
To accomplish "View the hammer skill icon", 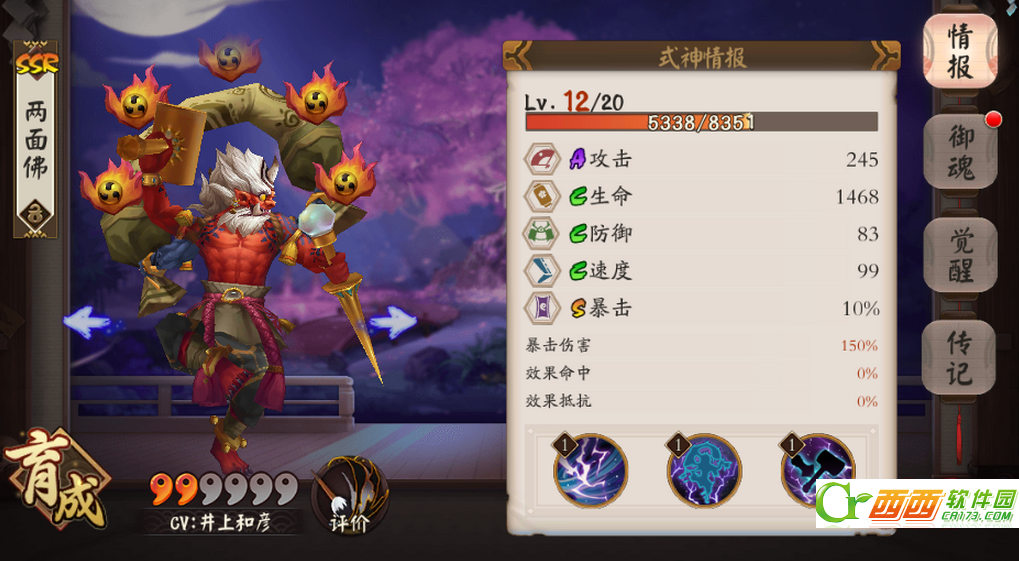I will (818, 468).
